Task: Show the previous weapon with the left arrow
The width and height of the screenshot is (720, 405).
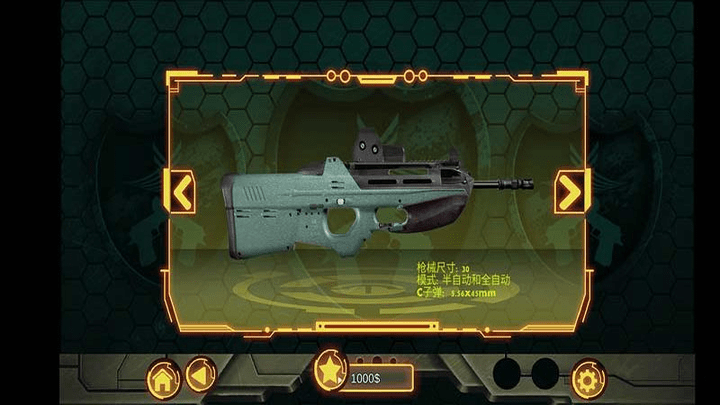Action: [179, 190]
